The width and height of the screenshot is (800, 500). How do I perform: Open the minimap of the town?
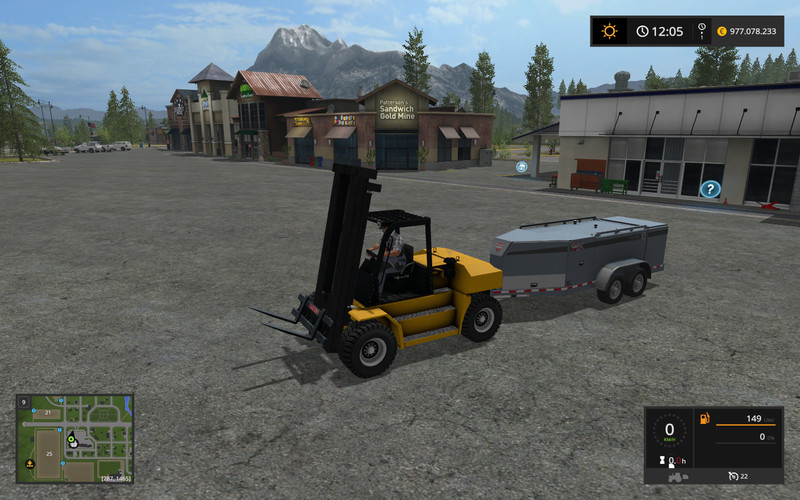coord(75,438)
